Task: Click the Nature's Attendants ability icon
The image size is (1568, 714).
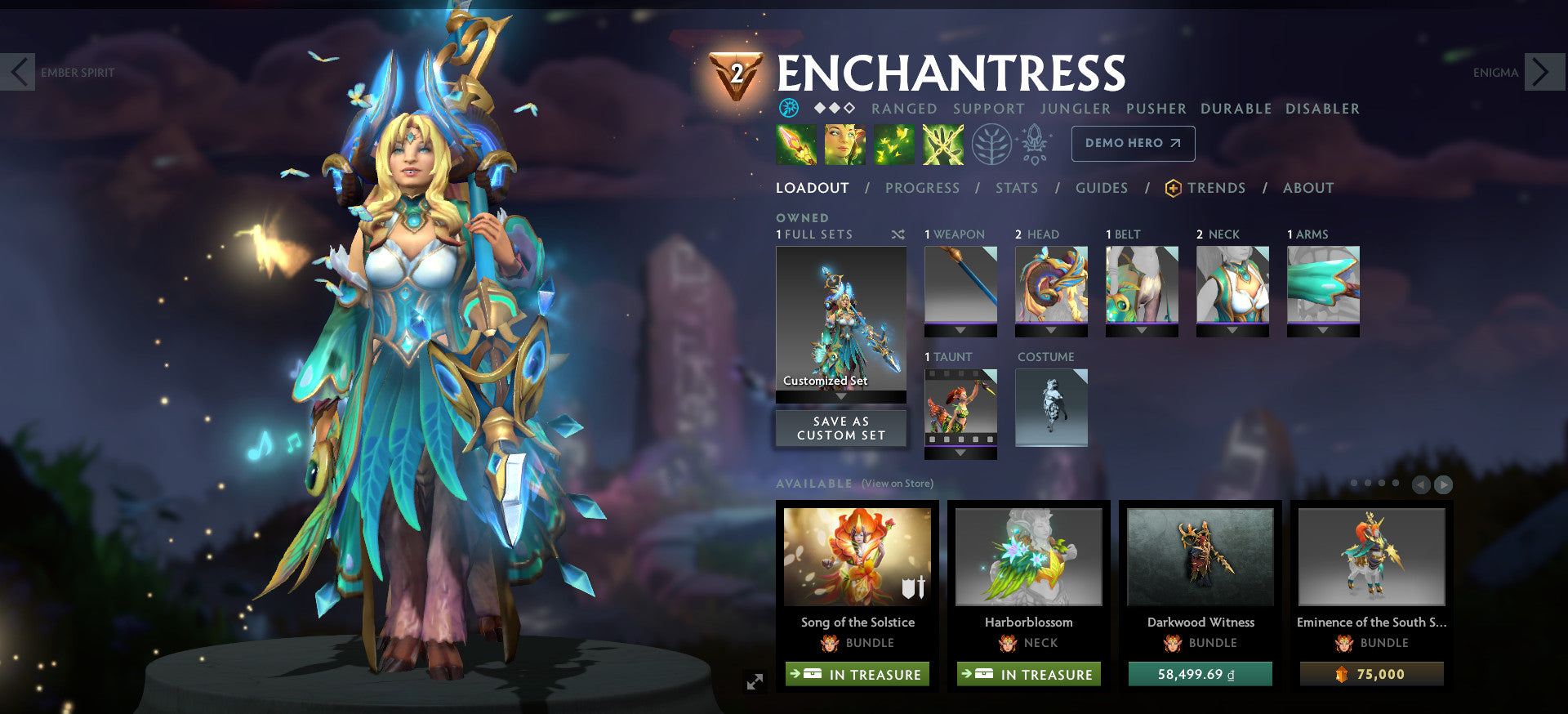Action: [x=893, y=144]
